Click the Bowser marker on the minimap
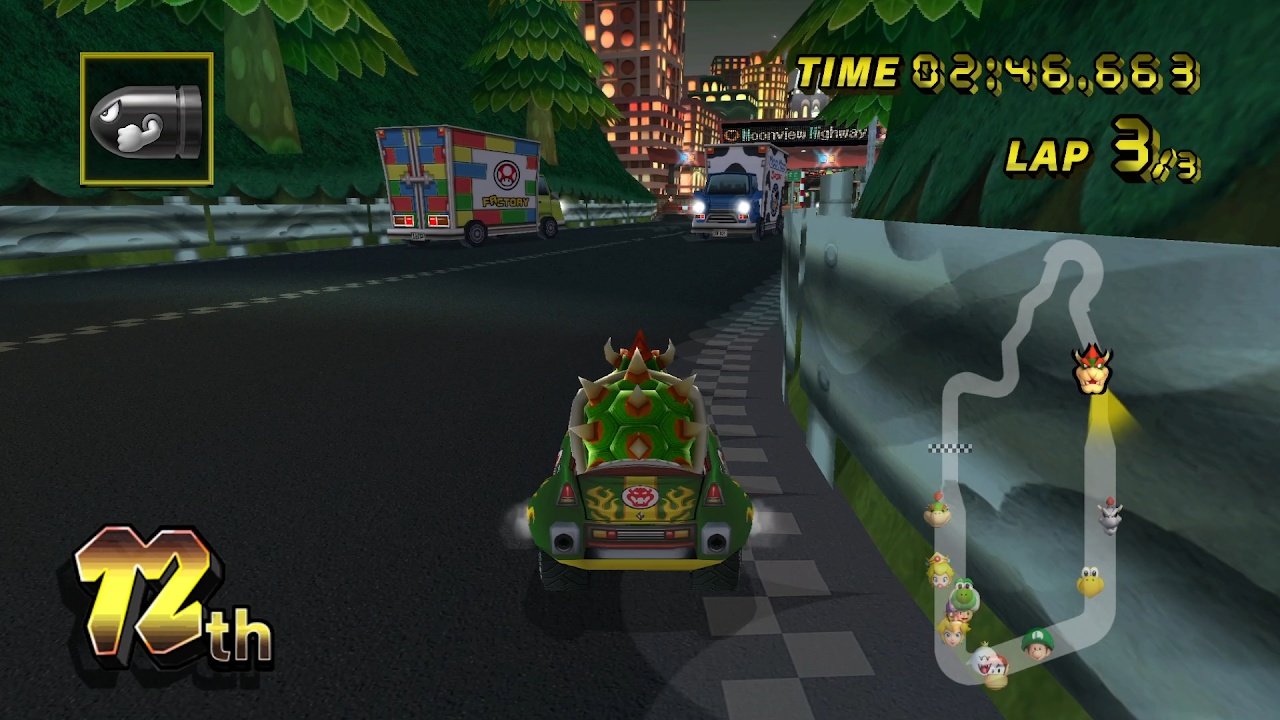Image resolution: width=1280 pixels, height=720 pixels. pos(1093,369)
